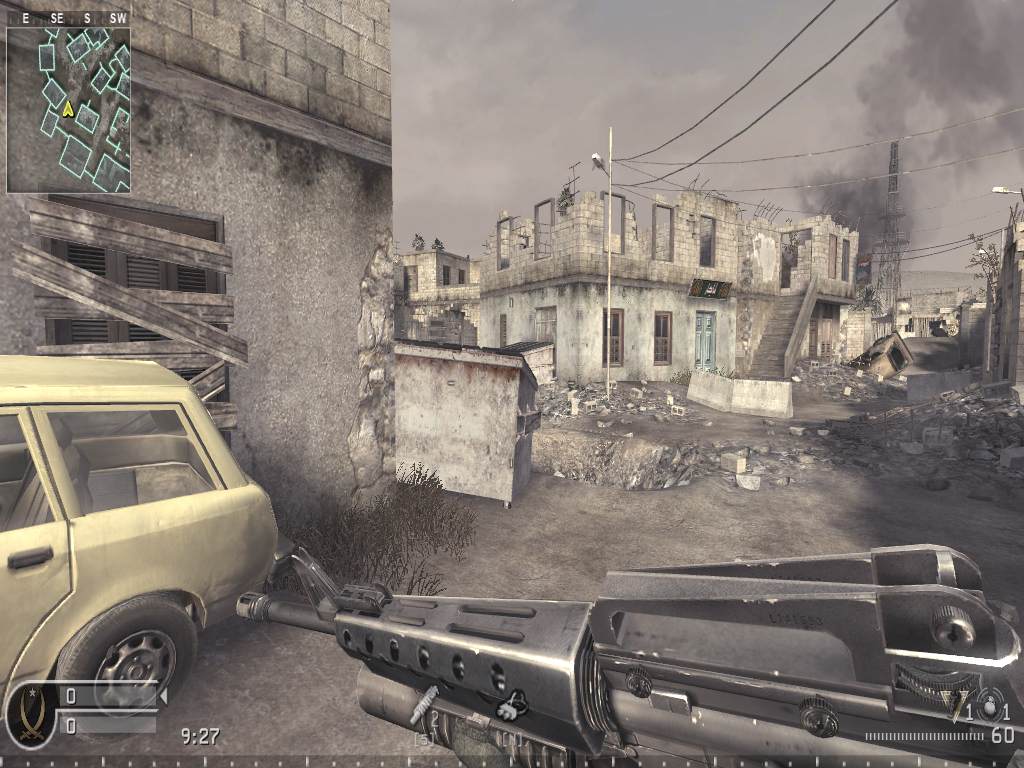This screenshot has height=768, width=1024.
Task: Click the compass heading strip above minimap
Action: coord(68,18)
